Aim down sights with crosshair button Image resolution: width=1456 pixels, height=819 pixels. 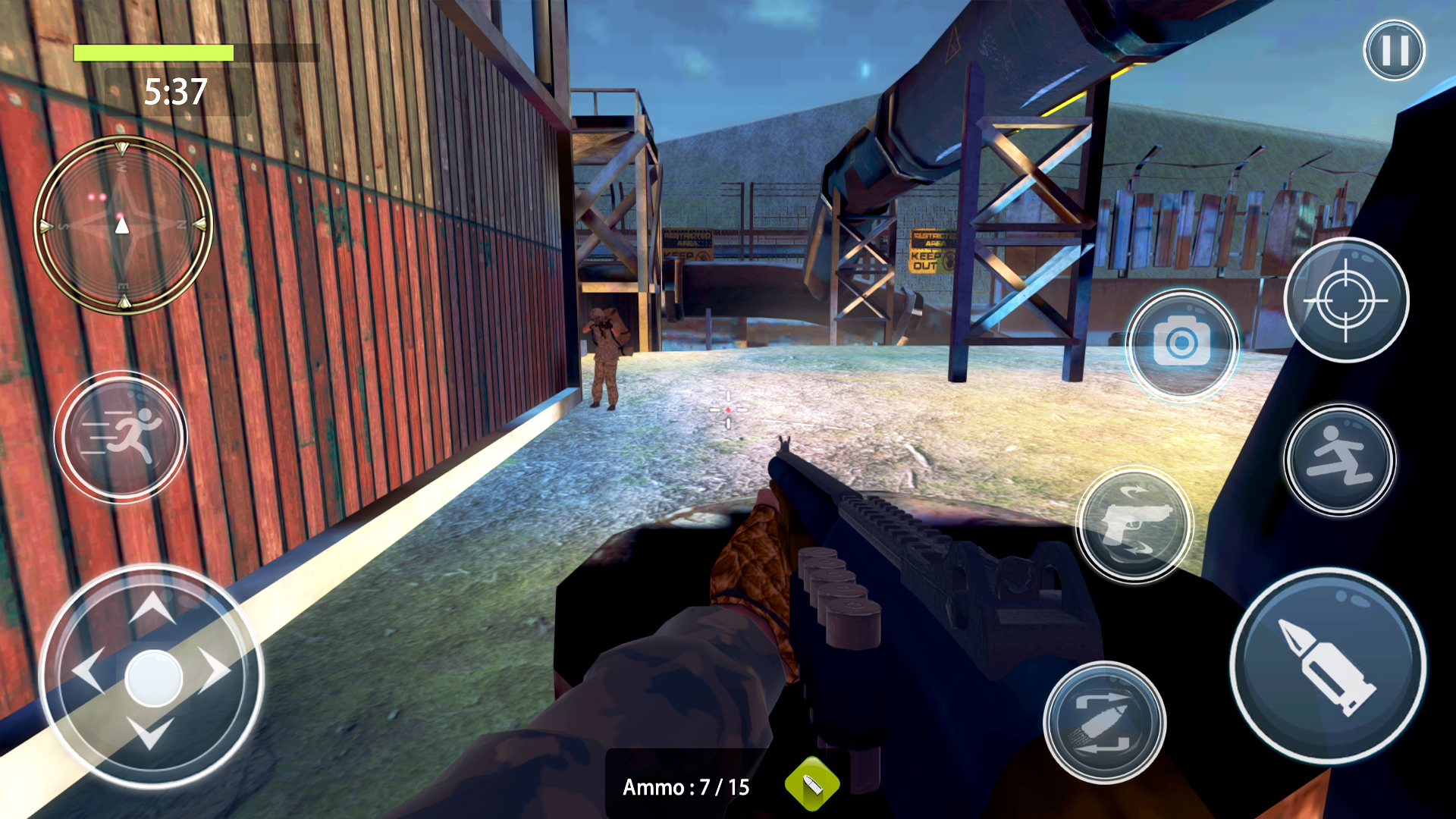1346,300
